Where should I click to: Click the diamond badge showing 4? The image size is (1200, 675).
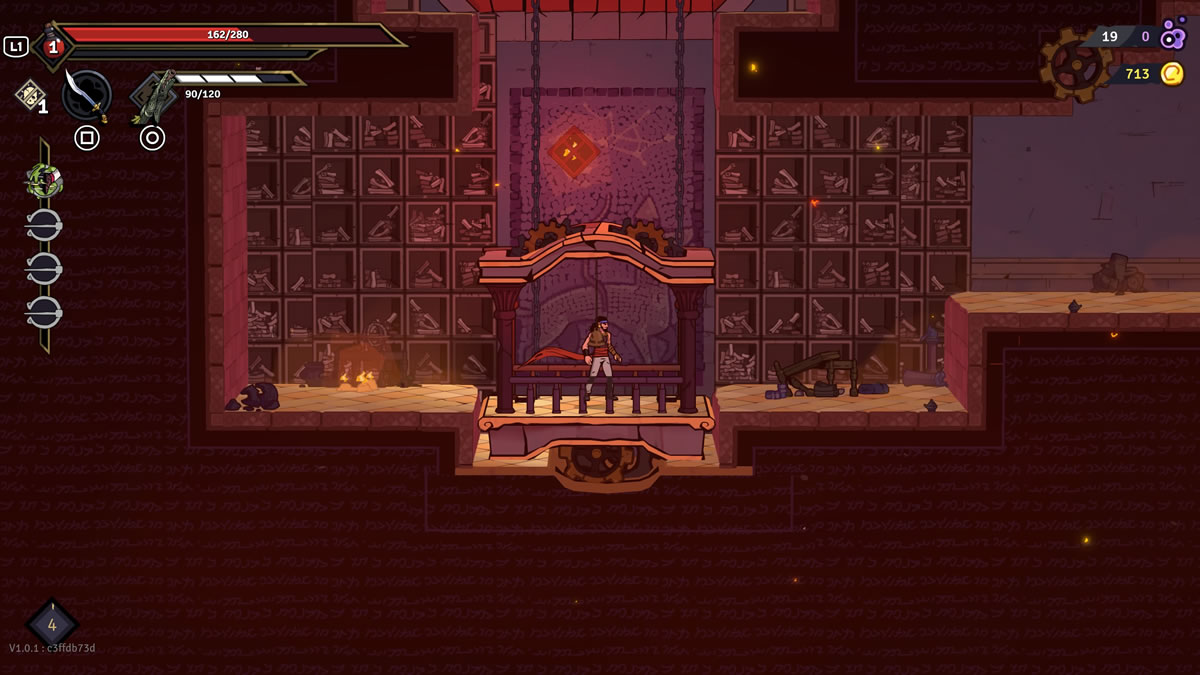coord(52,624)
